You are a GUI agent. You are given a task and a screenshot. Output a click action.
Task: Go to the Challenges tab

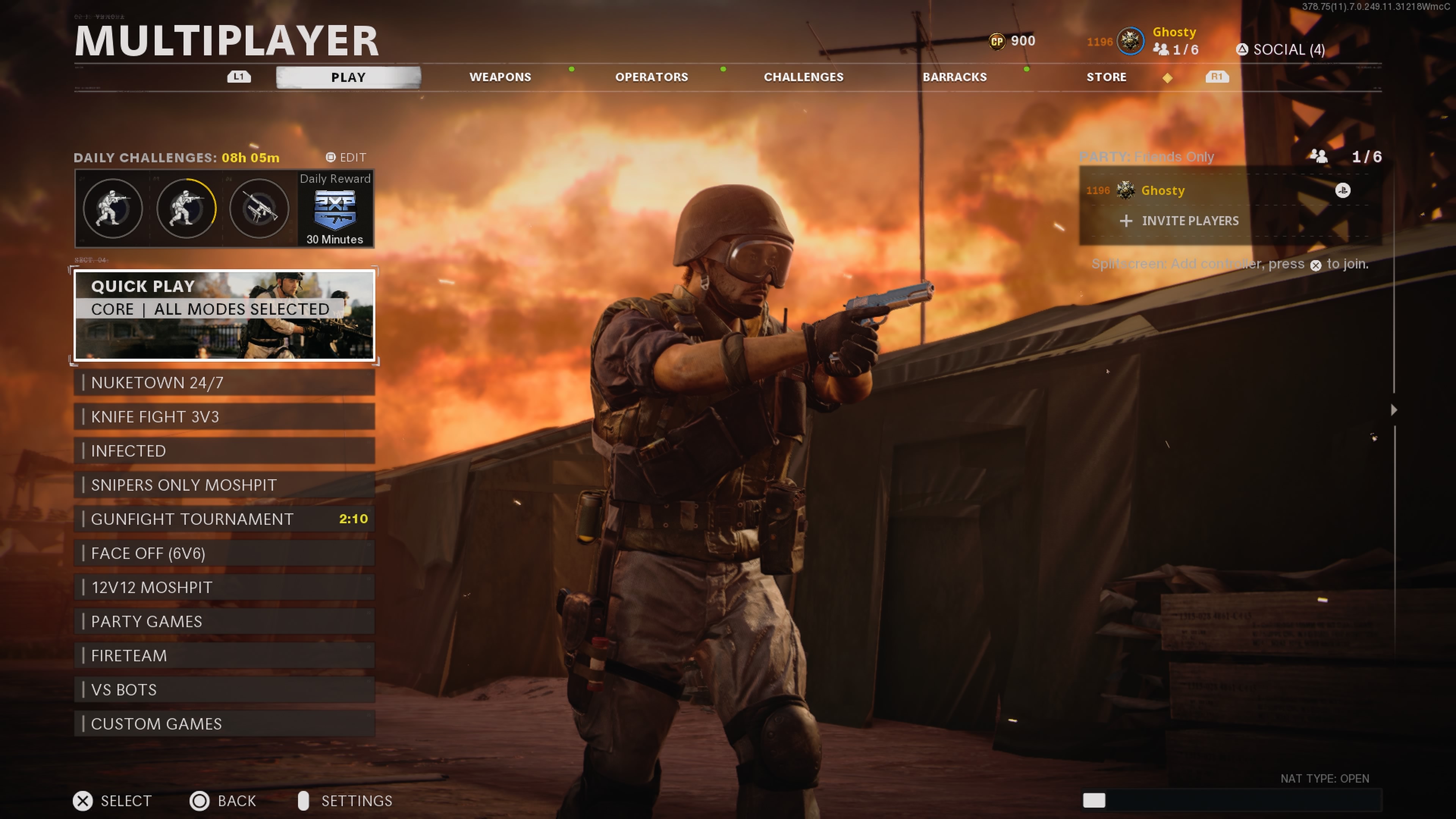coord(803,77)
